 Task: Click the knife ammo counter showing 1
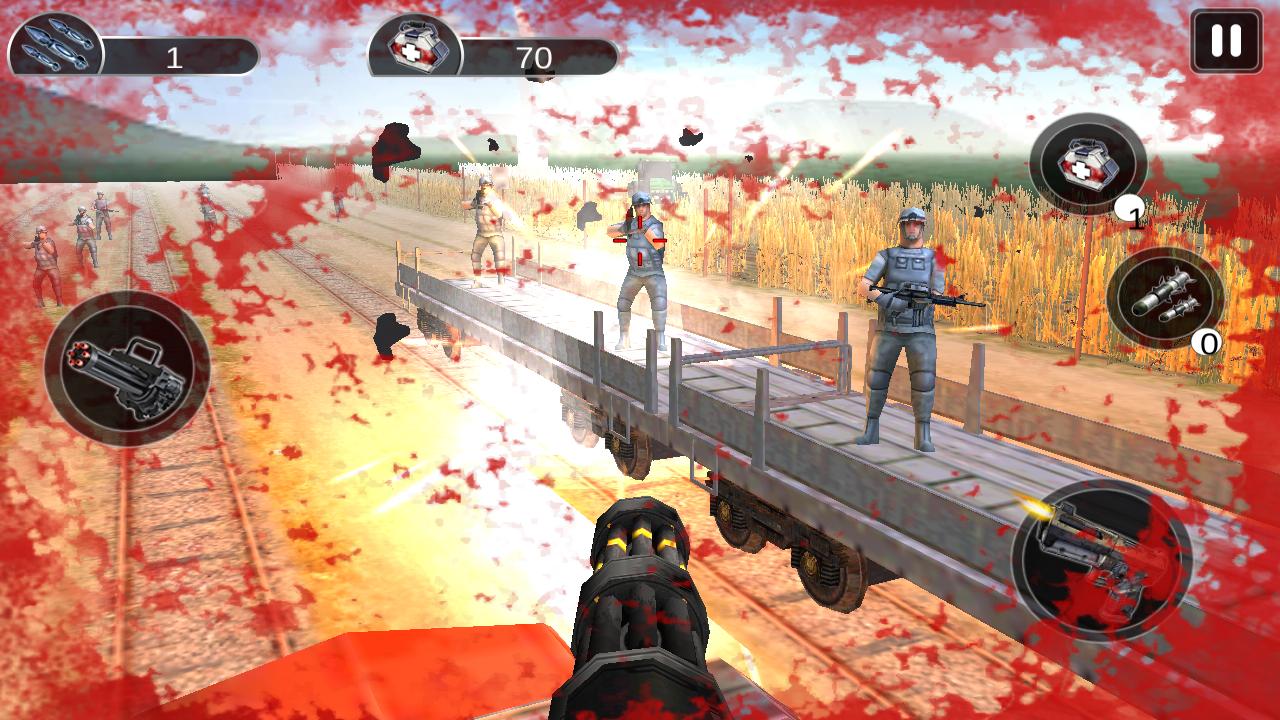pos(175,43)
